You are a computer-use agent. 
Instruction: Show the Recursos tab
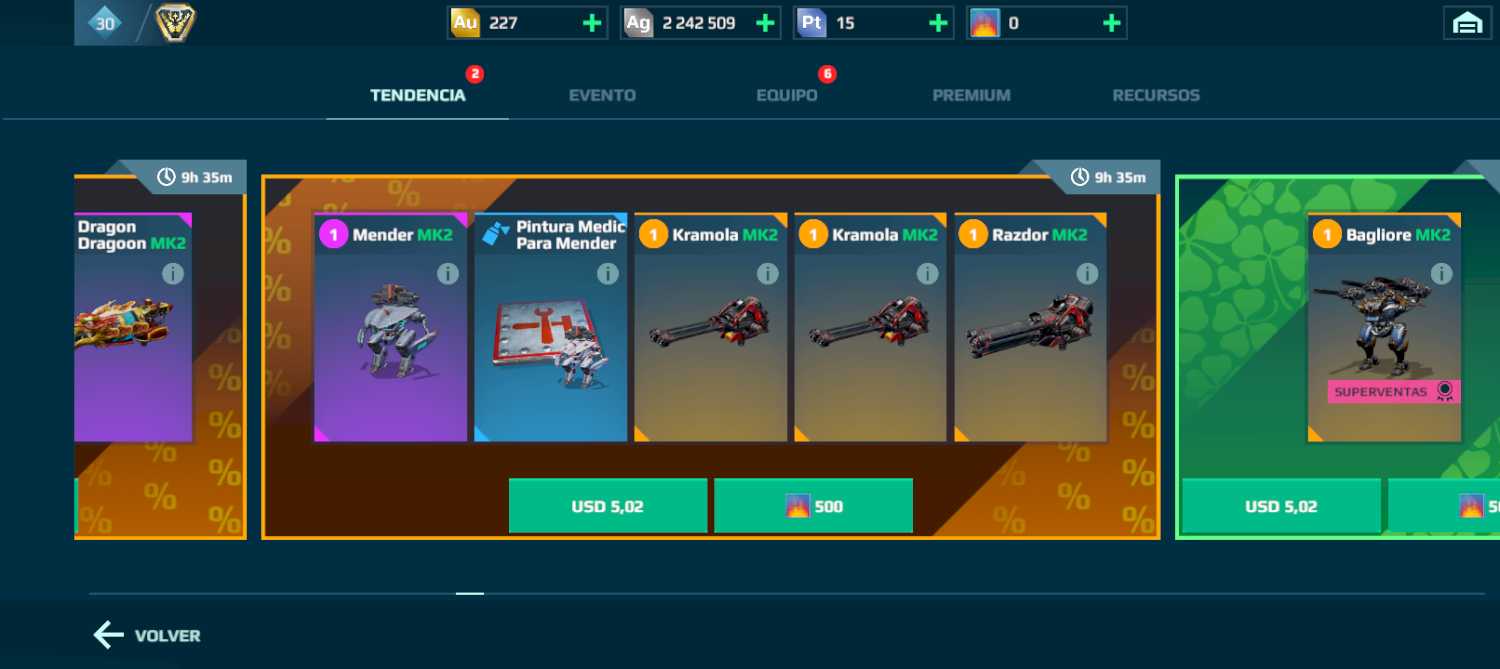[1156, 96]
